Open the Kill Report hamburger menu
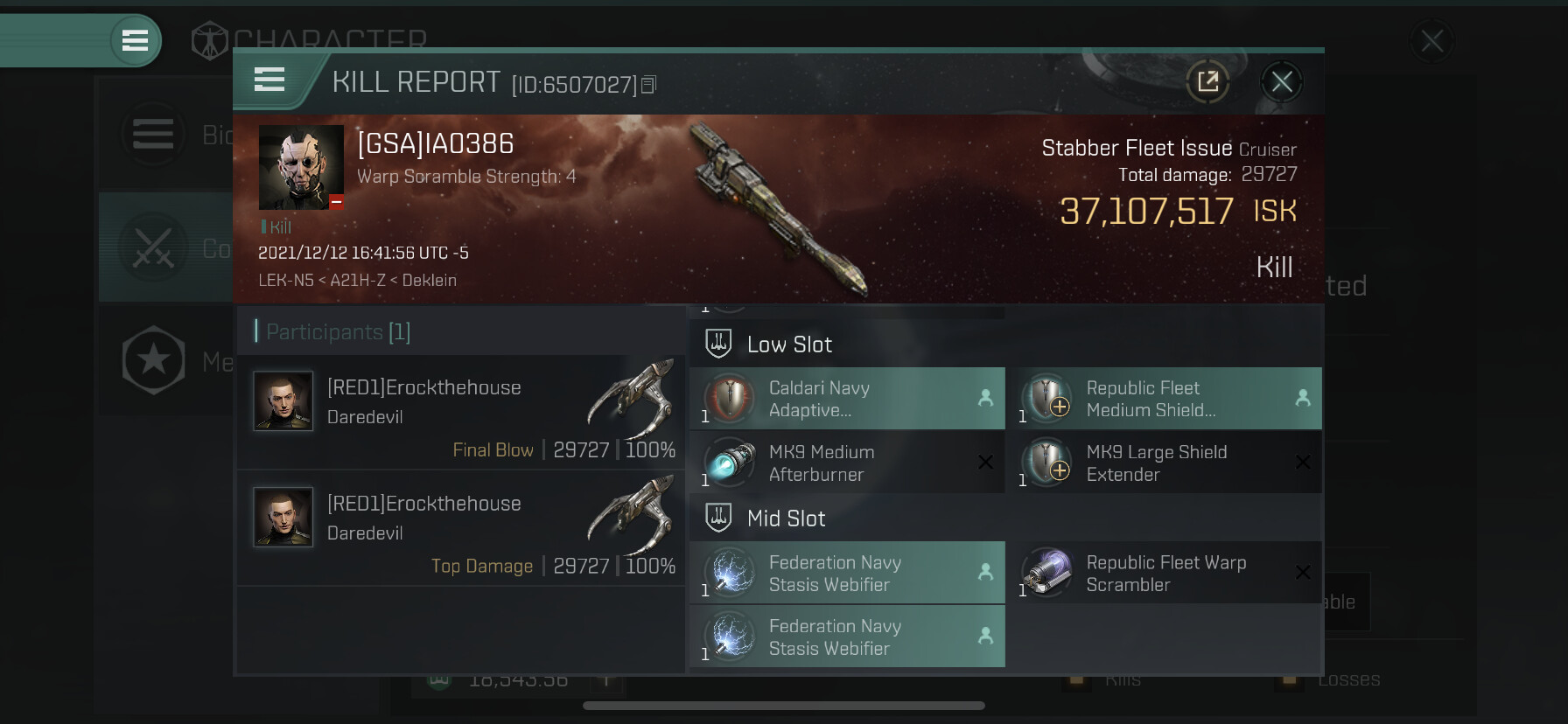This screenshot has width=1568, height=724. [269, 80]
